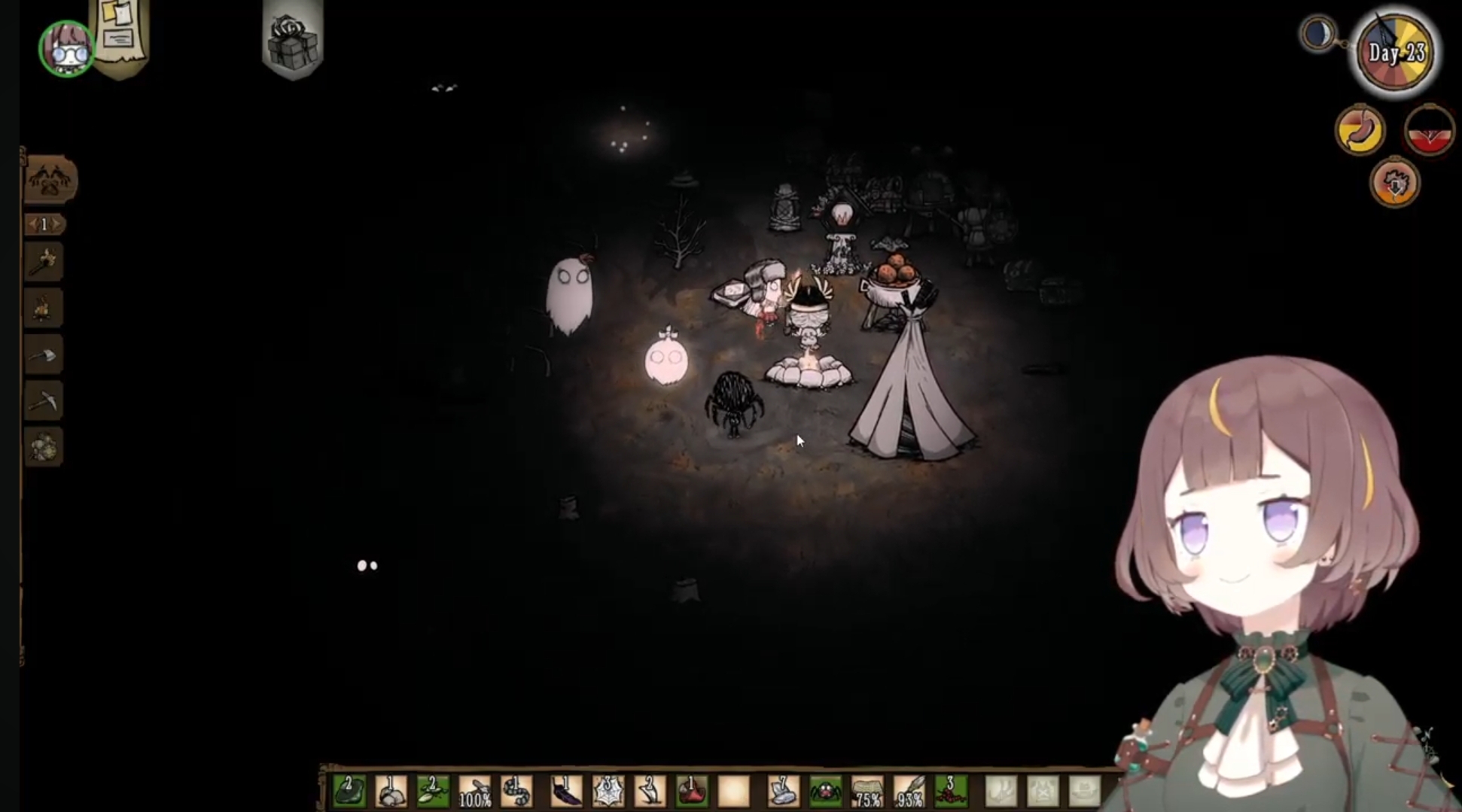The image size is (1462, 812).
Task: Pick the rocks stack inventory slot
Action: click(391, 791)
